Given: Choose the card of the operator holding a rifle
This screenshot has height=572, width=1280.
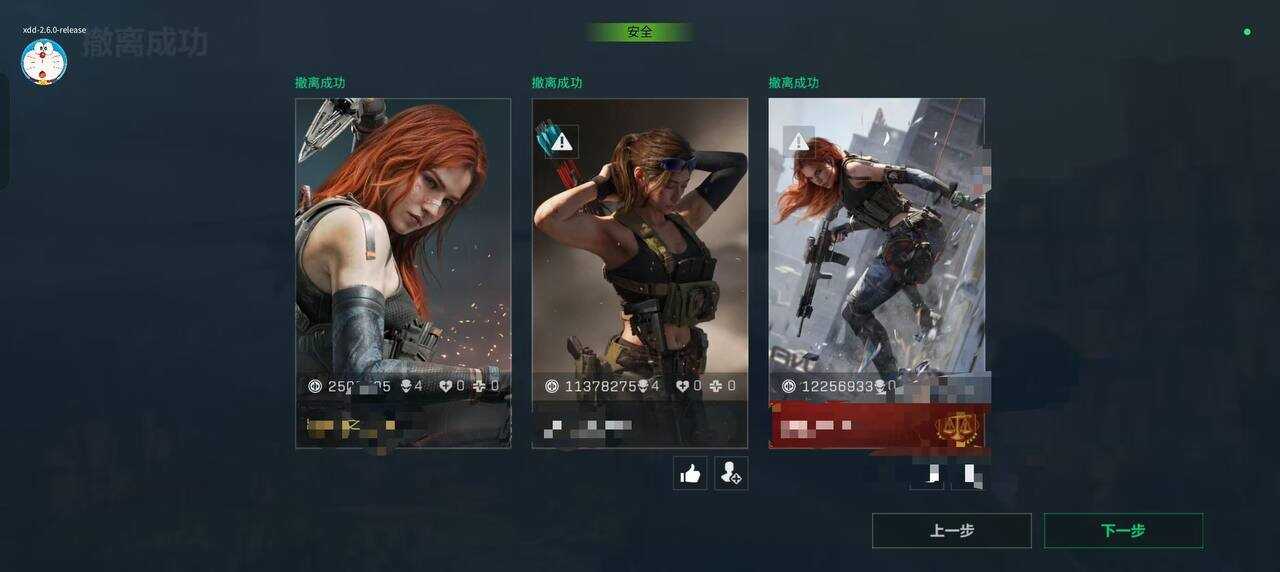Looking at the screenshot, I should click(x=876, y=250).
